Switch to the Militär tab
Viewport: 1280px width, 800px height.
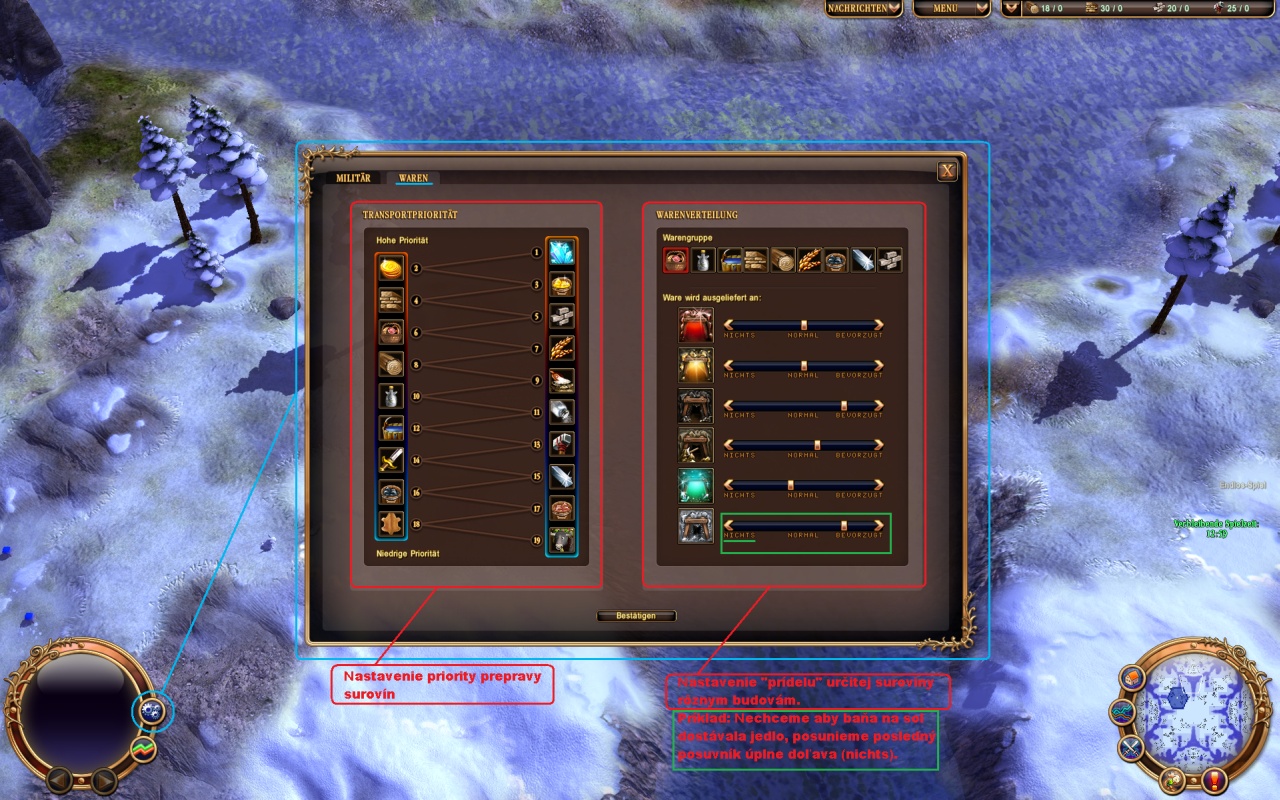352,178
